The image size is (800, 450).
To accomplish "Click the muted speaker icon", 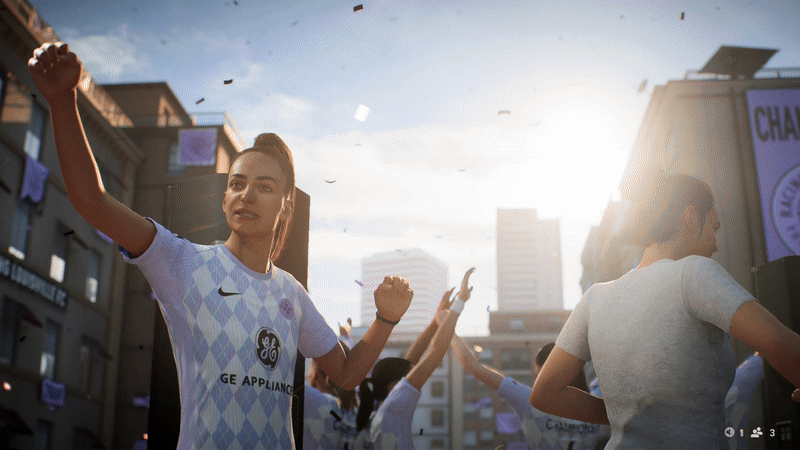I will [x=730, y=432].
